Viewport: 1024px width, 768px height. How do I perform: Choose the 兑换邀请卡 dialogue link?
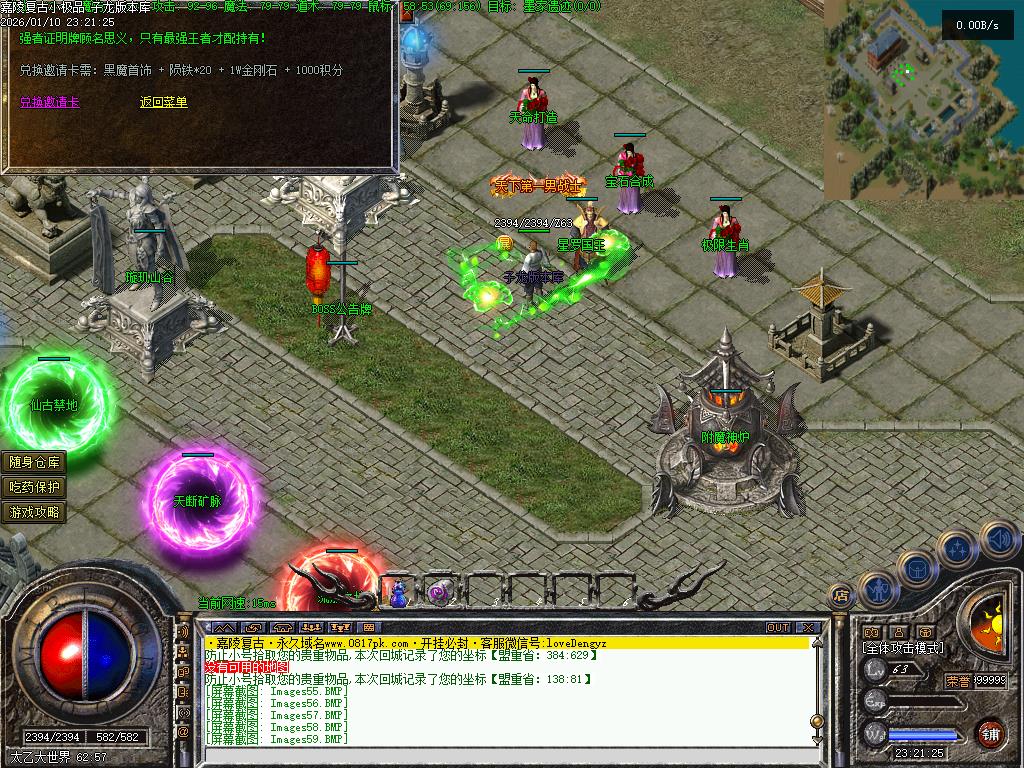pos(49,102)
